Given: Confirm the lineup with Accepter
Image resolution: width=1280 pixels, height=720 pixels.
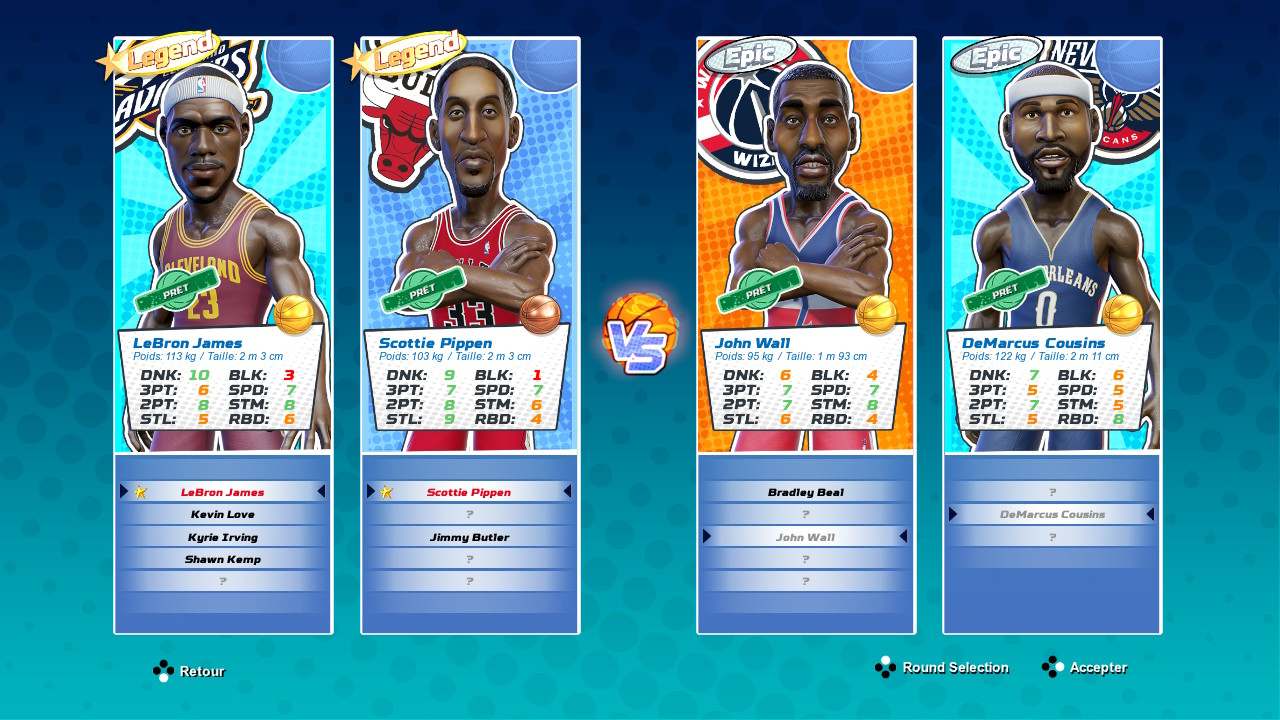Looking at the screenshot, I should [1097, 667].
